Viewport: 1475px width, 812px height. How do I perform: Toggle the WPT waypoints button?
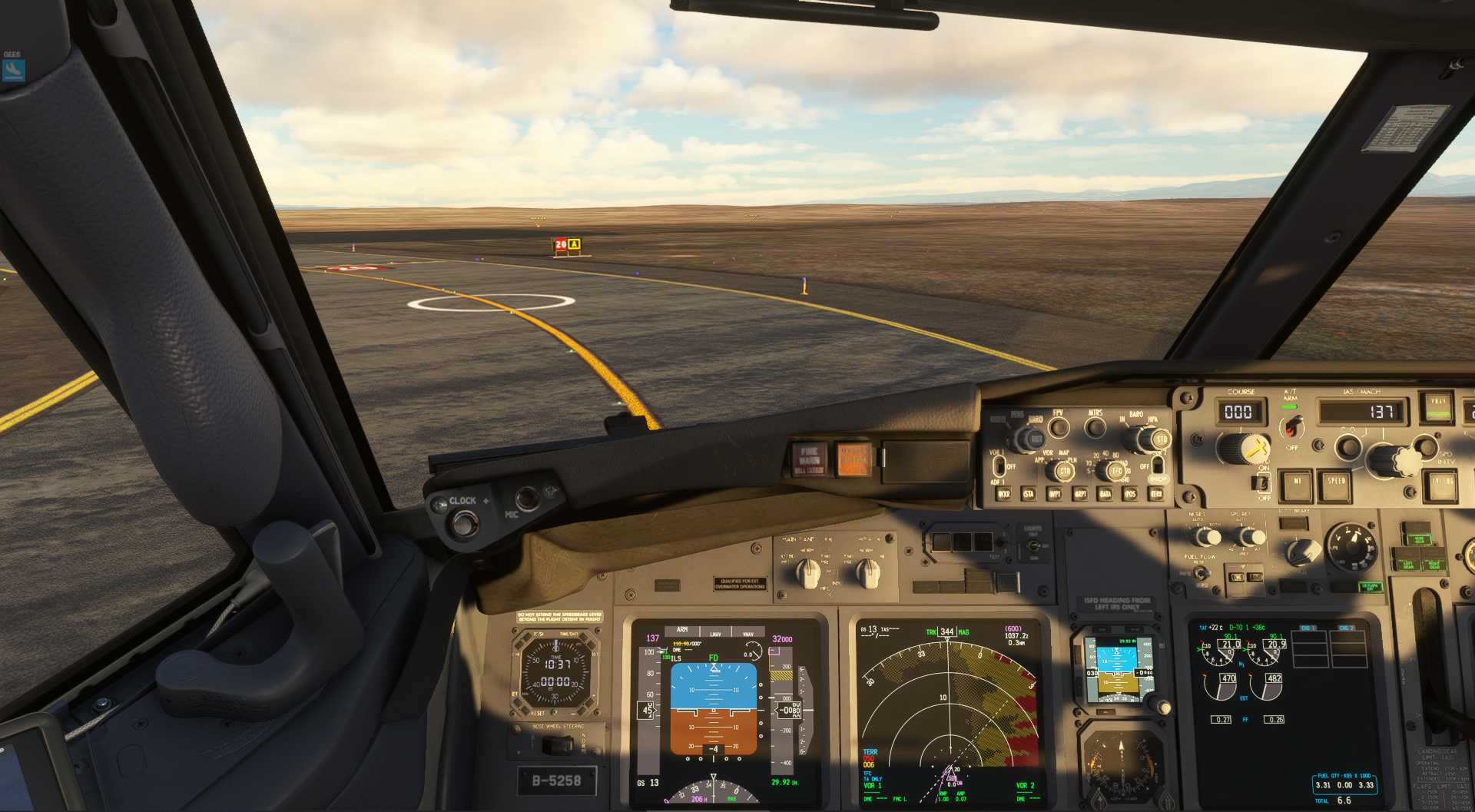[x=1054, y=494]
